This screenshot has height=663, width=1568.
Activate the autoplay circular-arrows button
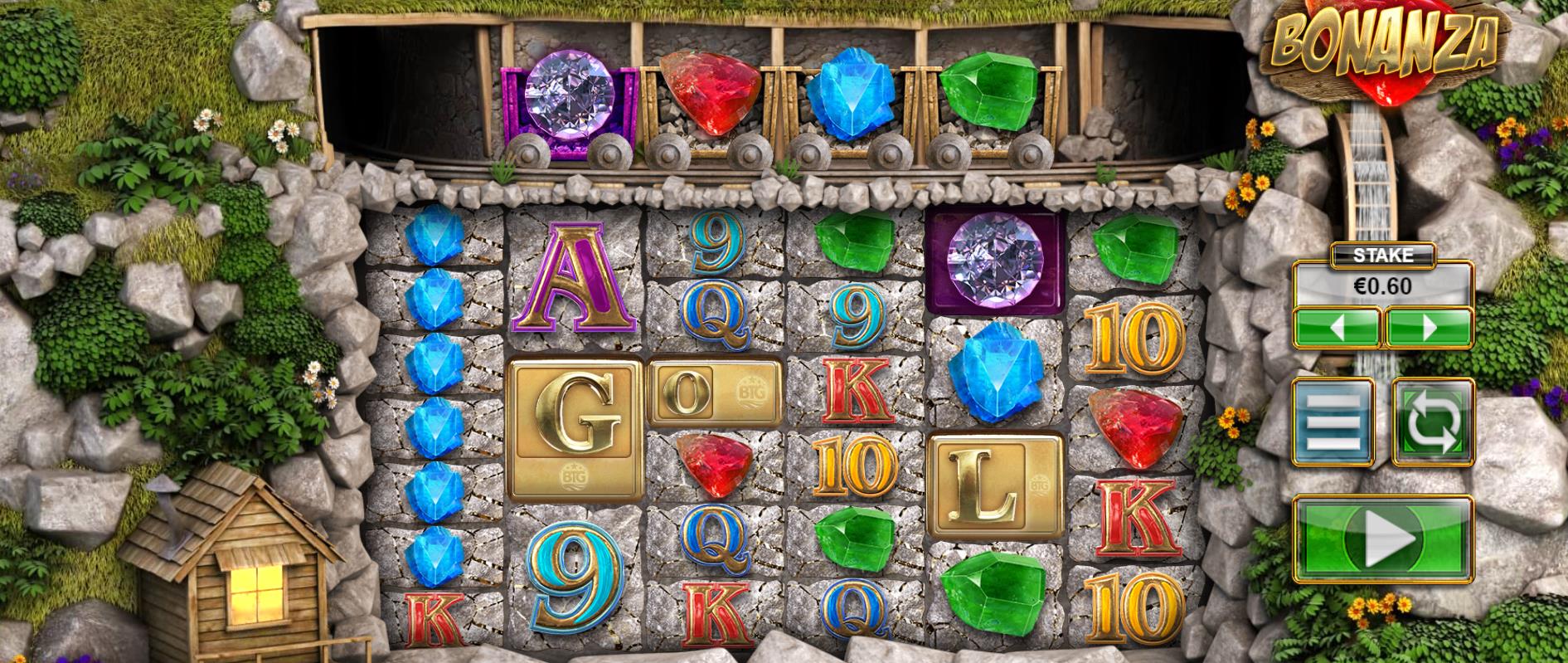(x=1432, y=422)
